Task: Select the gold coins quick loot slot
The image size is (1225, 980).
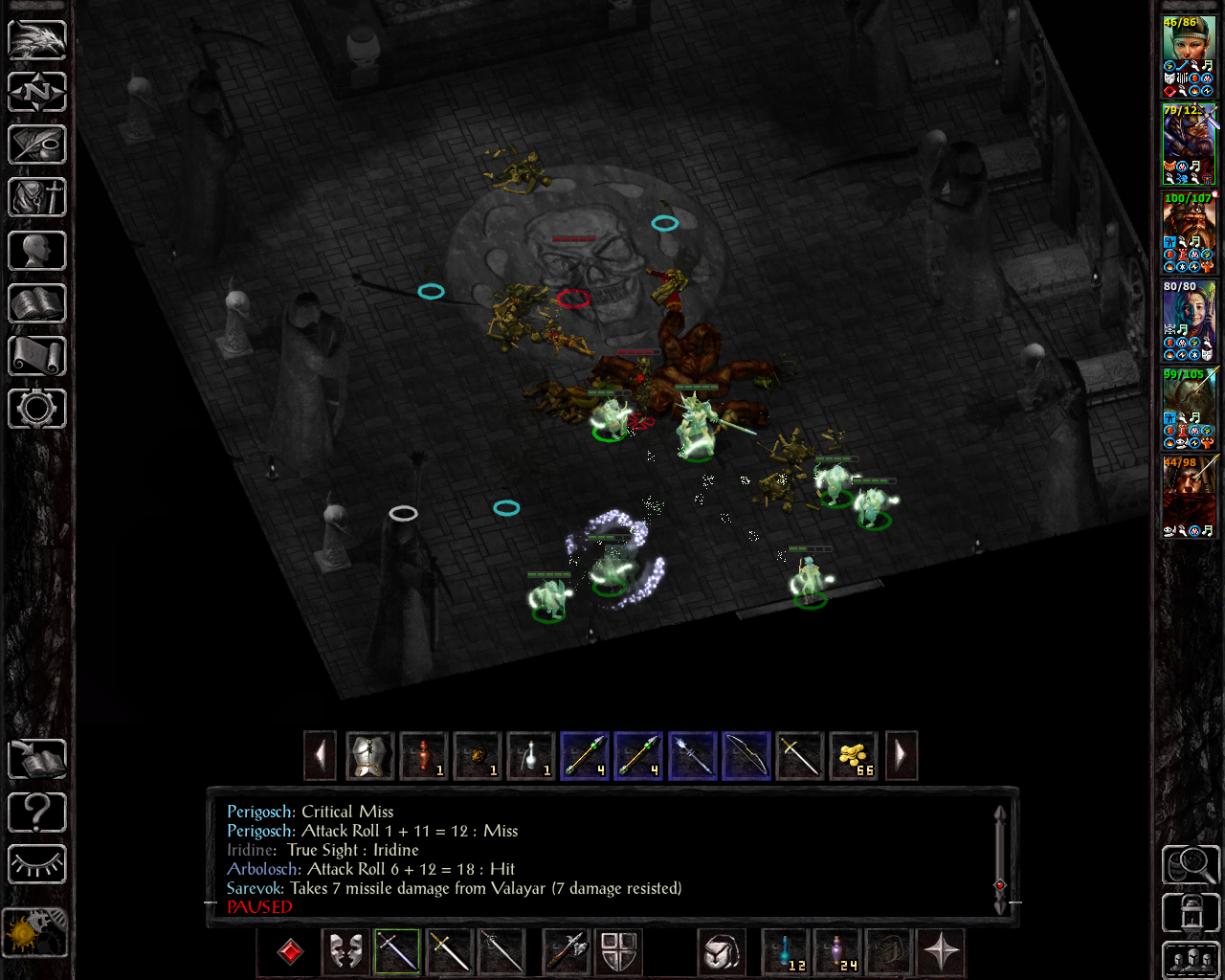Action: pyautogui.click(x=854, y=756)
